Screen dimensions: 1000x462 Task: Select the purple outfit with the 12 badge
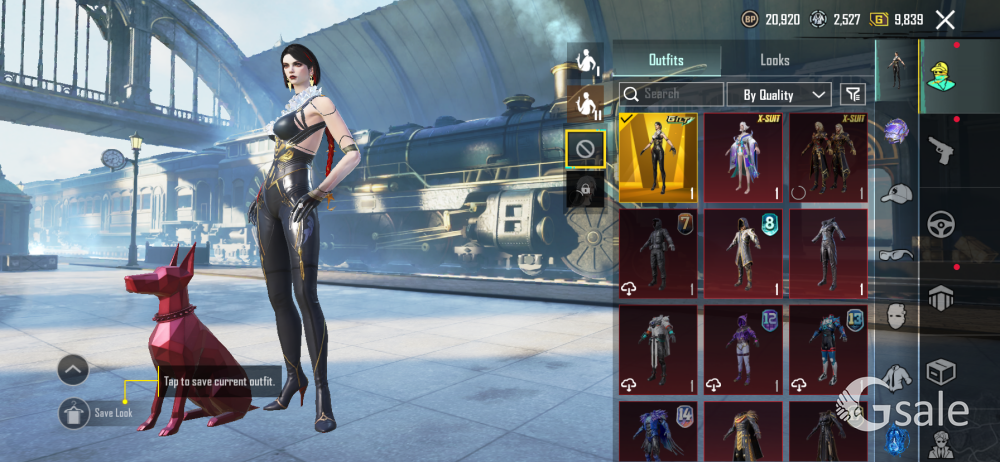coord(743,350)
